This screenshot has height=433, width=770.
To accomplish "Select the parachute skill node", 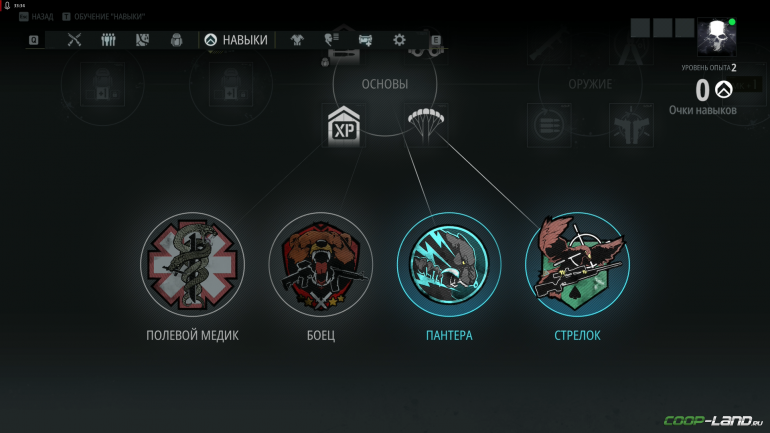I will tap(427, 125).
